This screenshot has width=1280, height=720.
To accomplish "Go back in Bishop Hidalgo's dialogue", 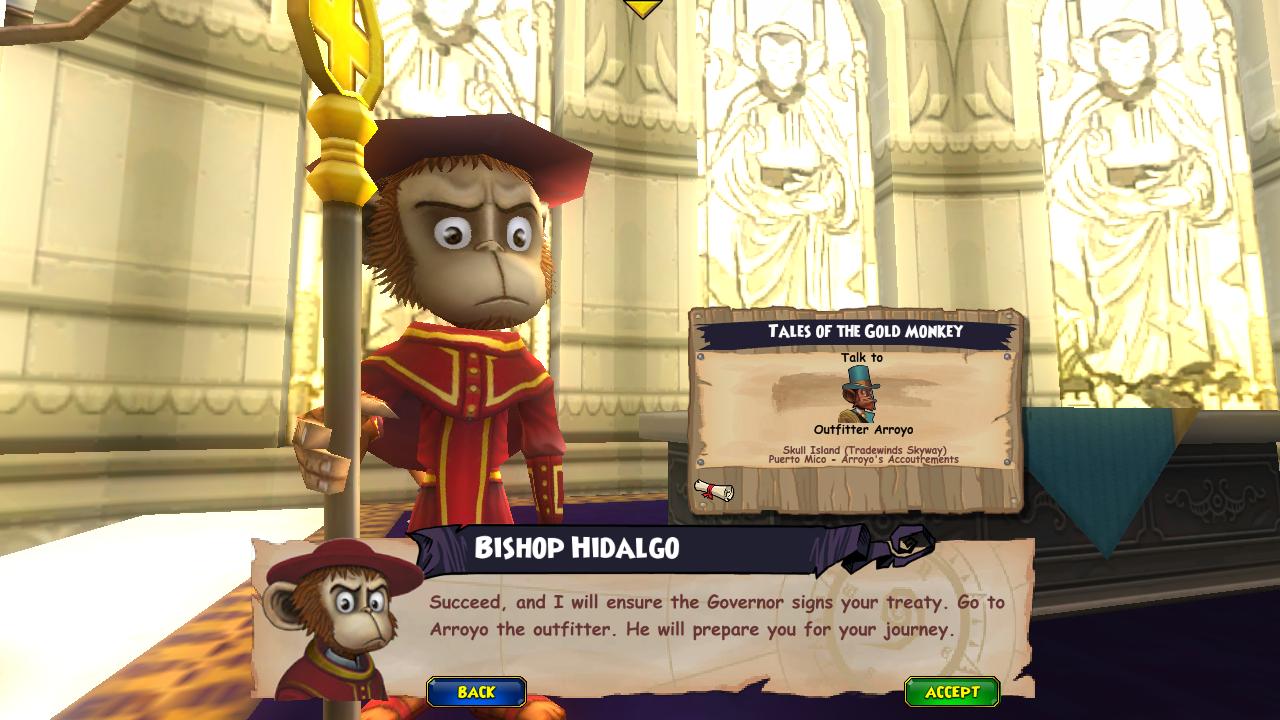I will click(x=476, y=692).
